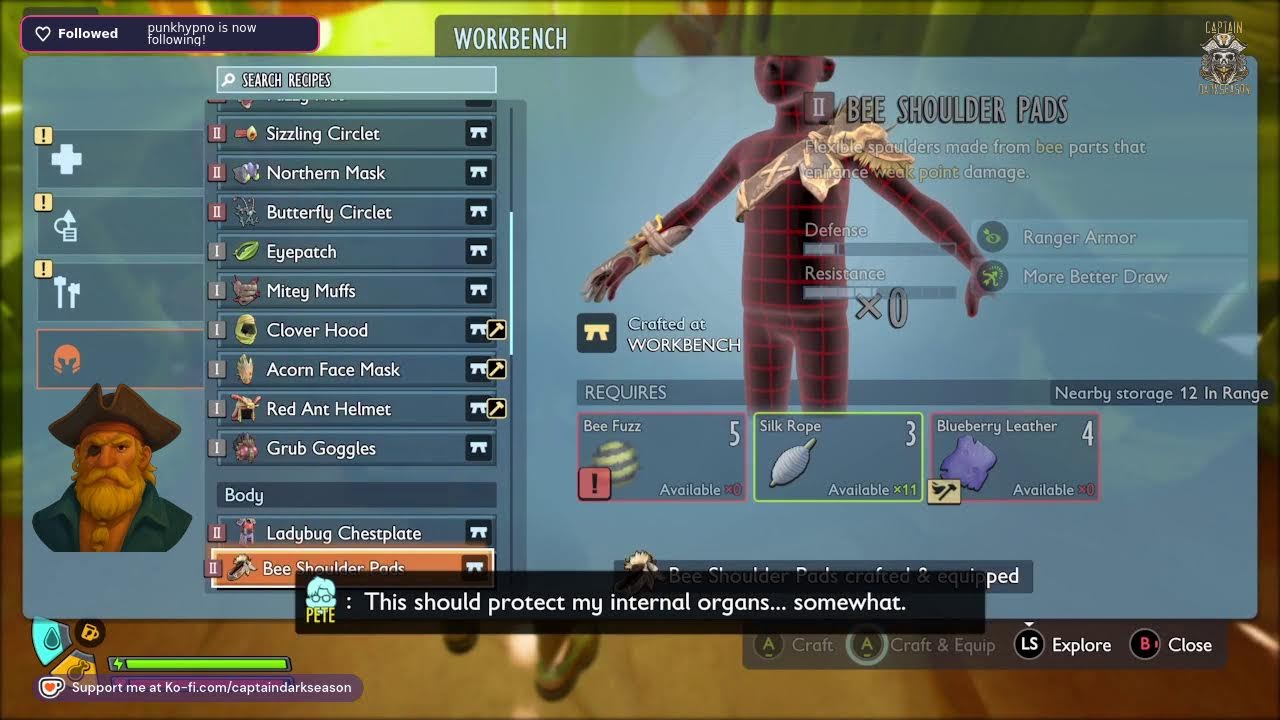
Task: Choose the Clover Hood recipe
Action: click(x=352, y=330)
